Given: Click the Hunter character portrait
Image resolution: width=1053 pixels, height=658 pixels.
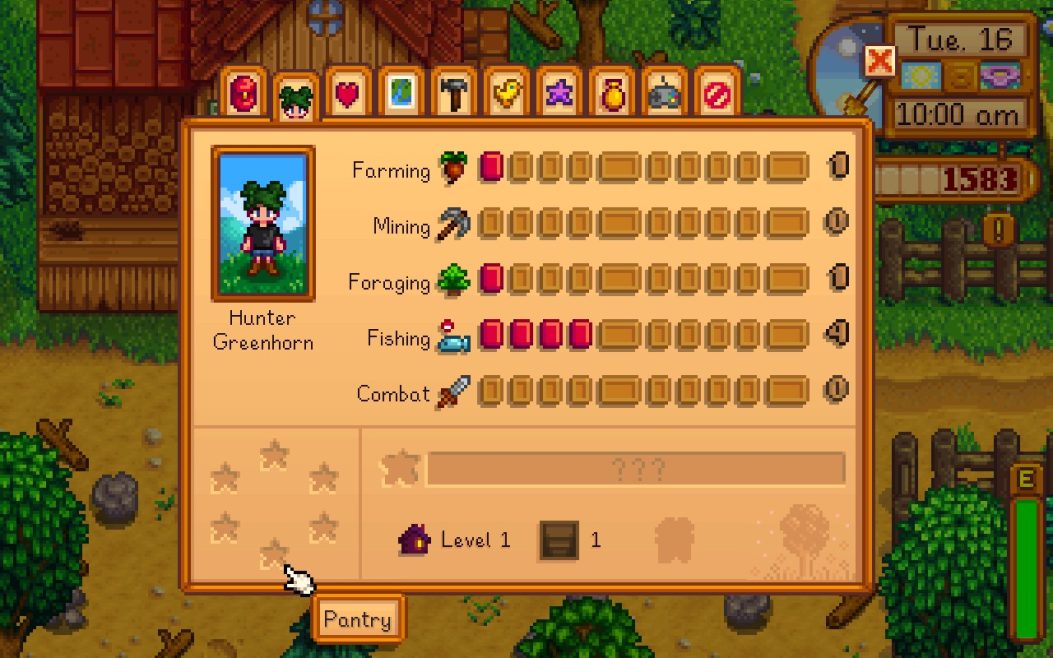Looking at the screenshot, I should pos(263,224).
